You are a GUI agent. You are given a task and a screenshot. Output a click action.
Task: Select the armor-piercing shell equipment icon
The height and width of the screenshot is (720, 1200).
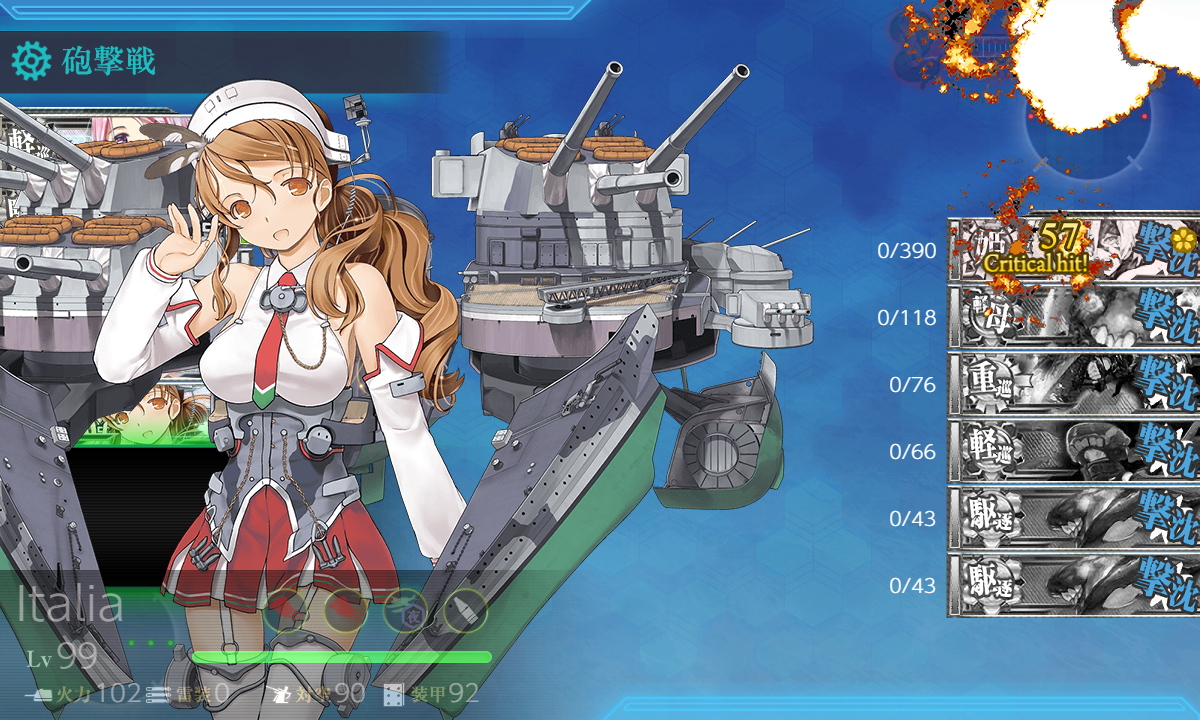(464, 610)
